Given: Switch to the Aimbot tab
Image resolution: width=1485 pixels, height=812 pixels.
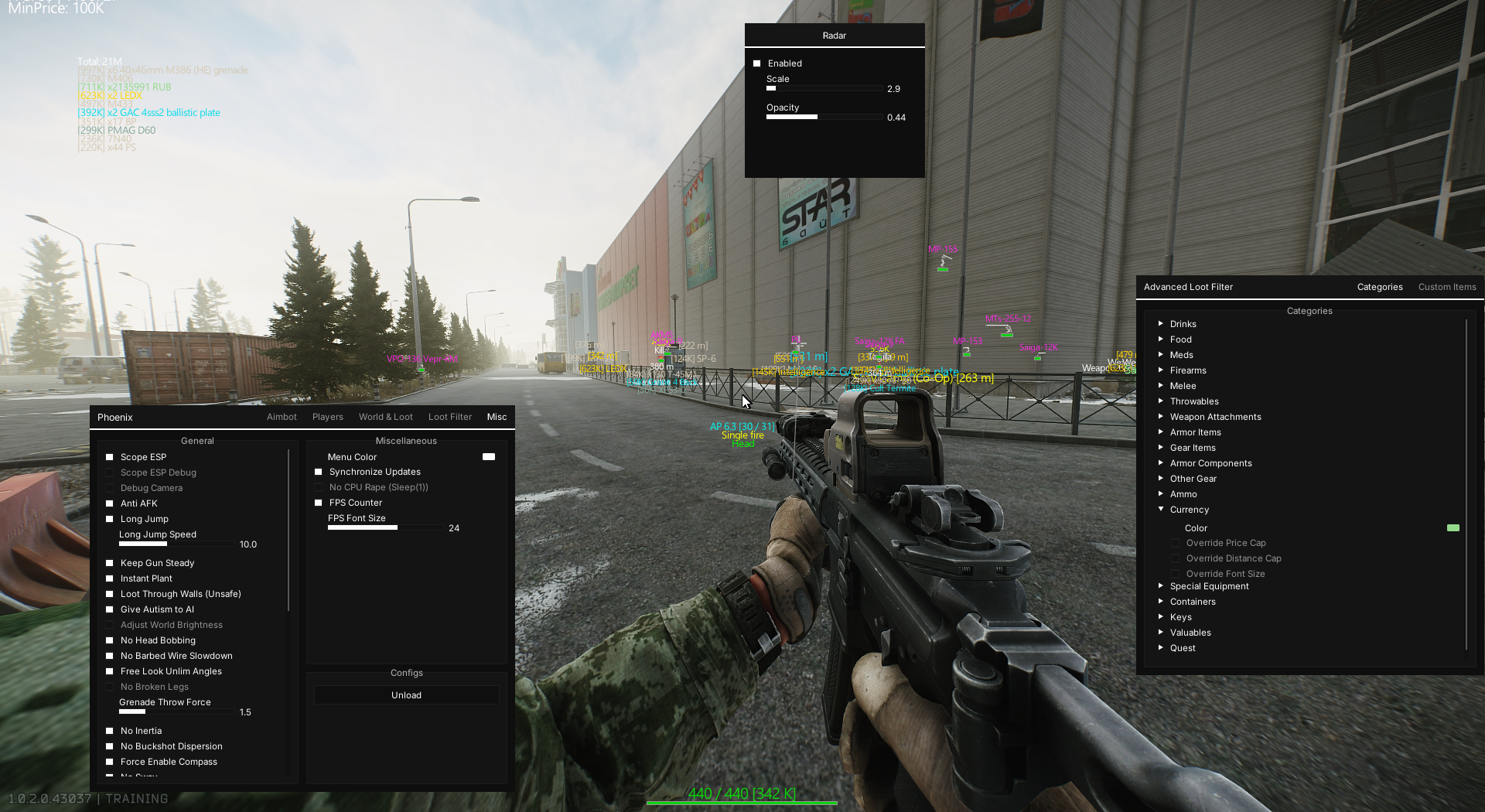Looking at the screenshot, I should [x=282, y=417].
